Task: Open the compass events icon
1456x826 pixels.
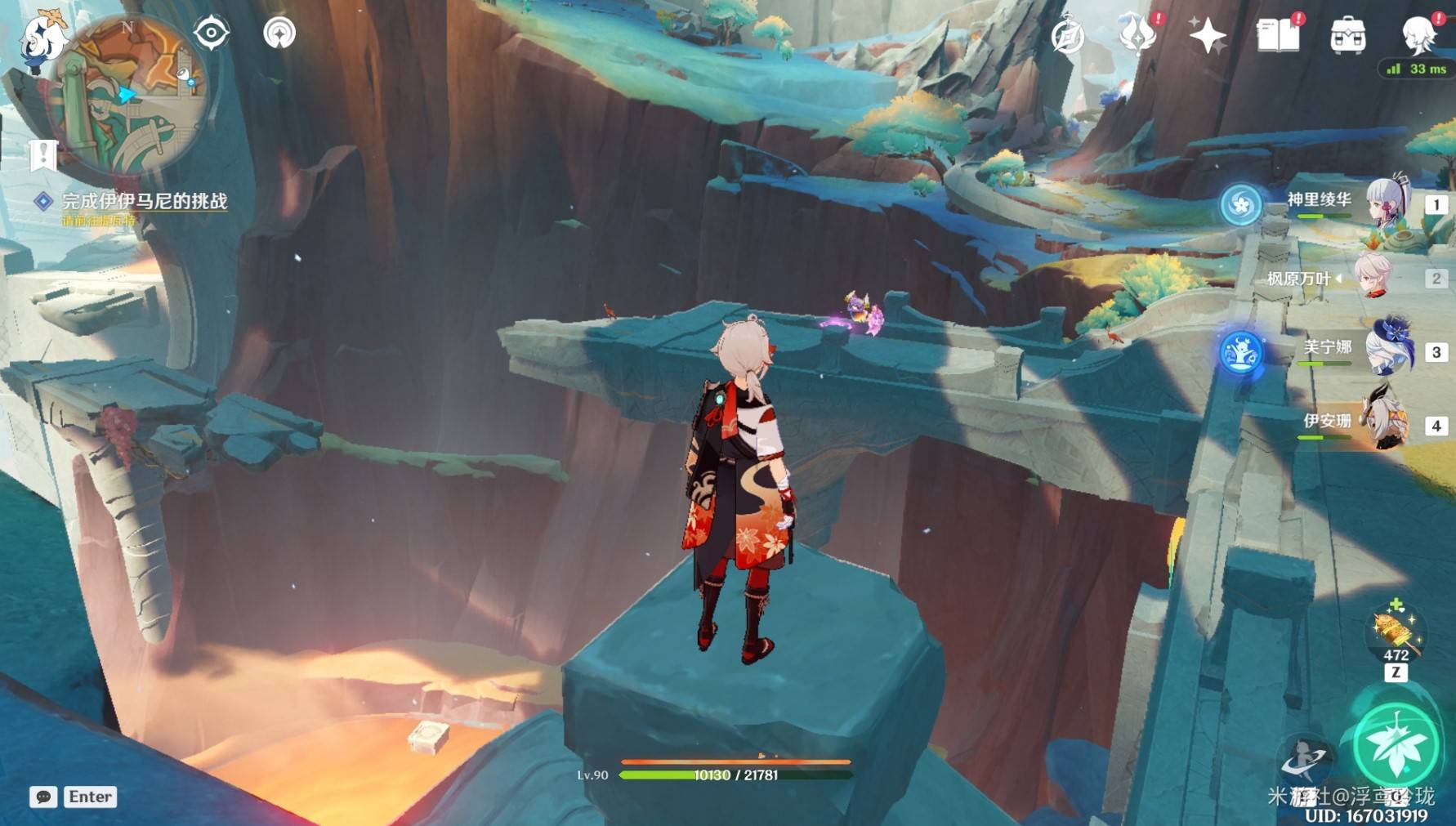Action: tap(1067, 36)
